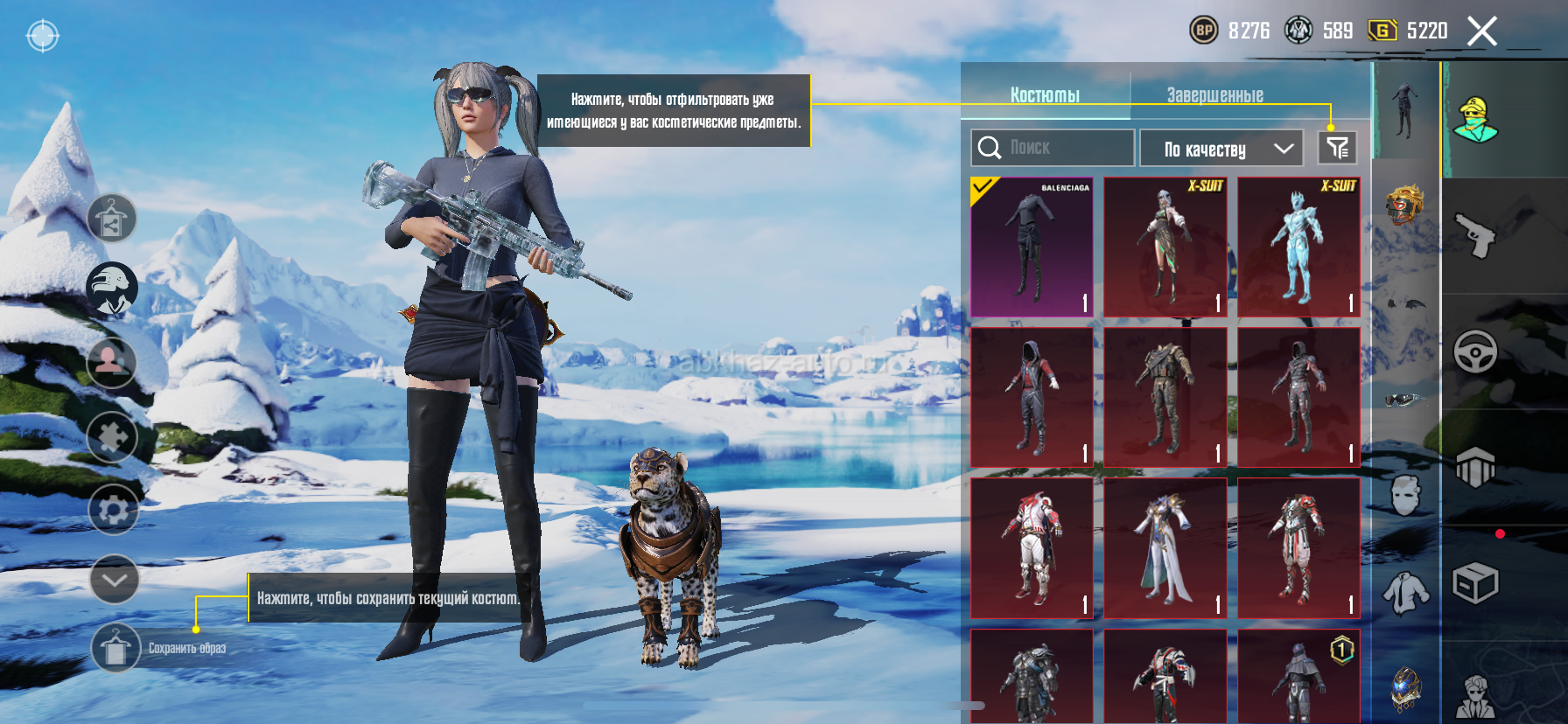Close the wardrobe screen with the X
This screenshot has height=724, width=1568.
click(x=1481, y=31)
